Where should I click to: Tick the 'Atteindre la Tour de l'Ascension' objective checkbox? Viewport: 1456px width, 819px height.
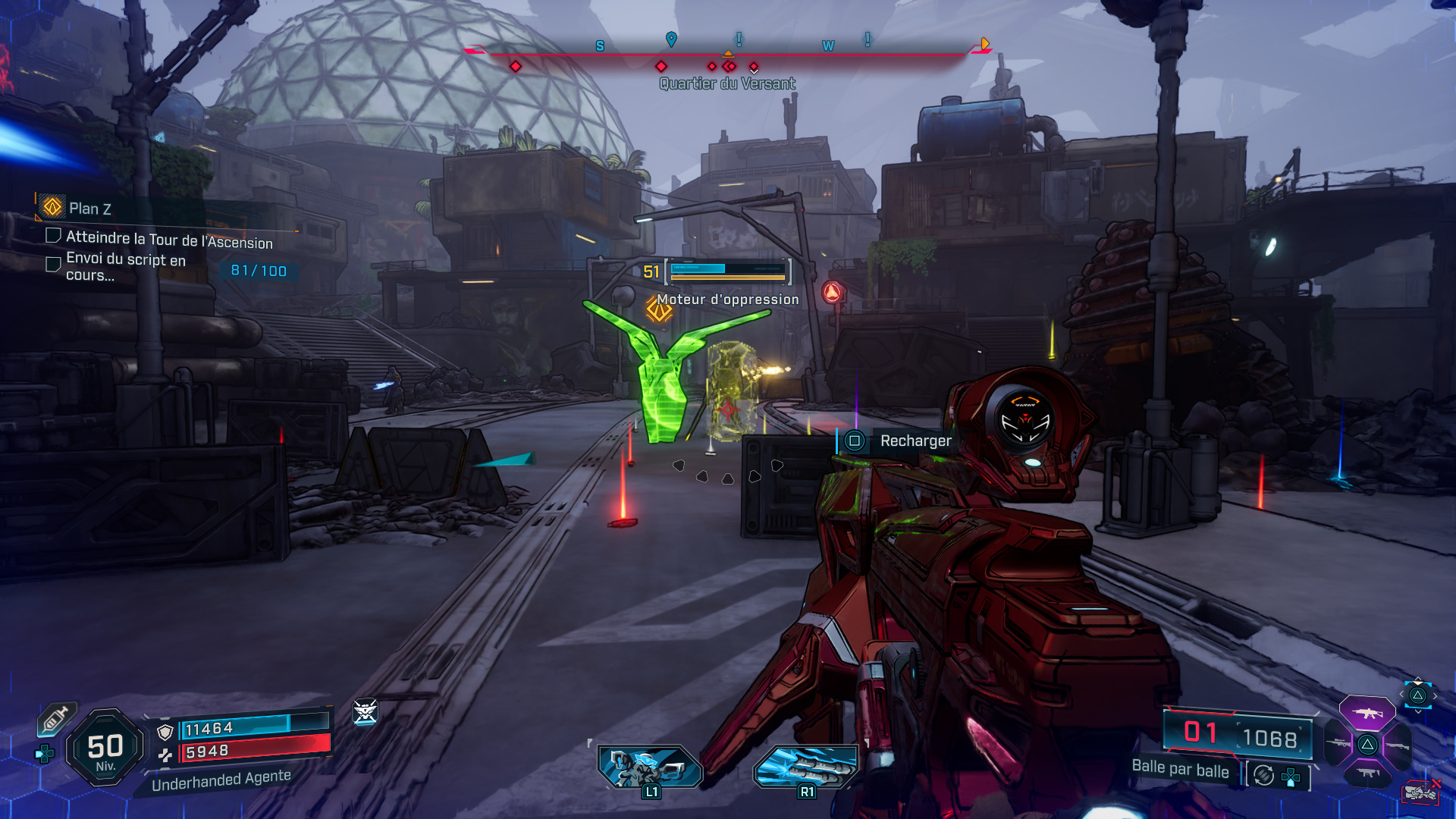click(x=53, y=236)
